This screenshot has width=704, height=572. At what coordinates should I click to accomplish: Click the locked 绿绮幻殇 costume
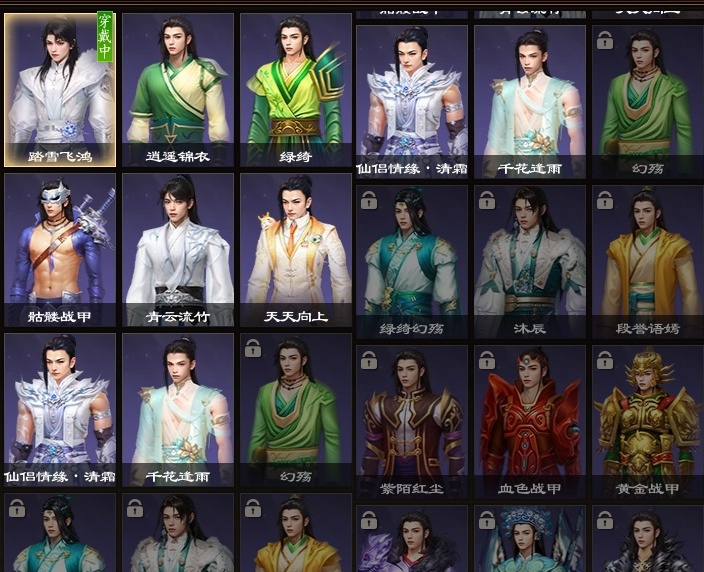point(412,262)
